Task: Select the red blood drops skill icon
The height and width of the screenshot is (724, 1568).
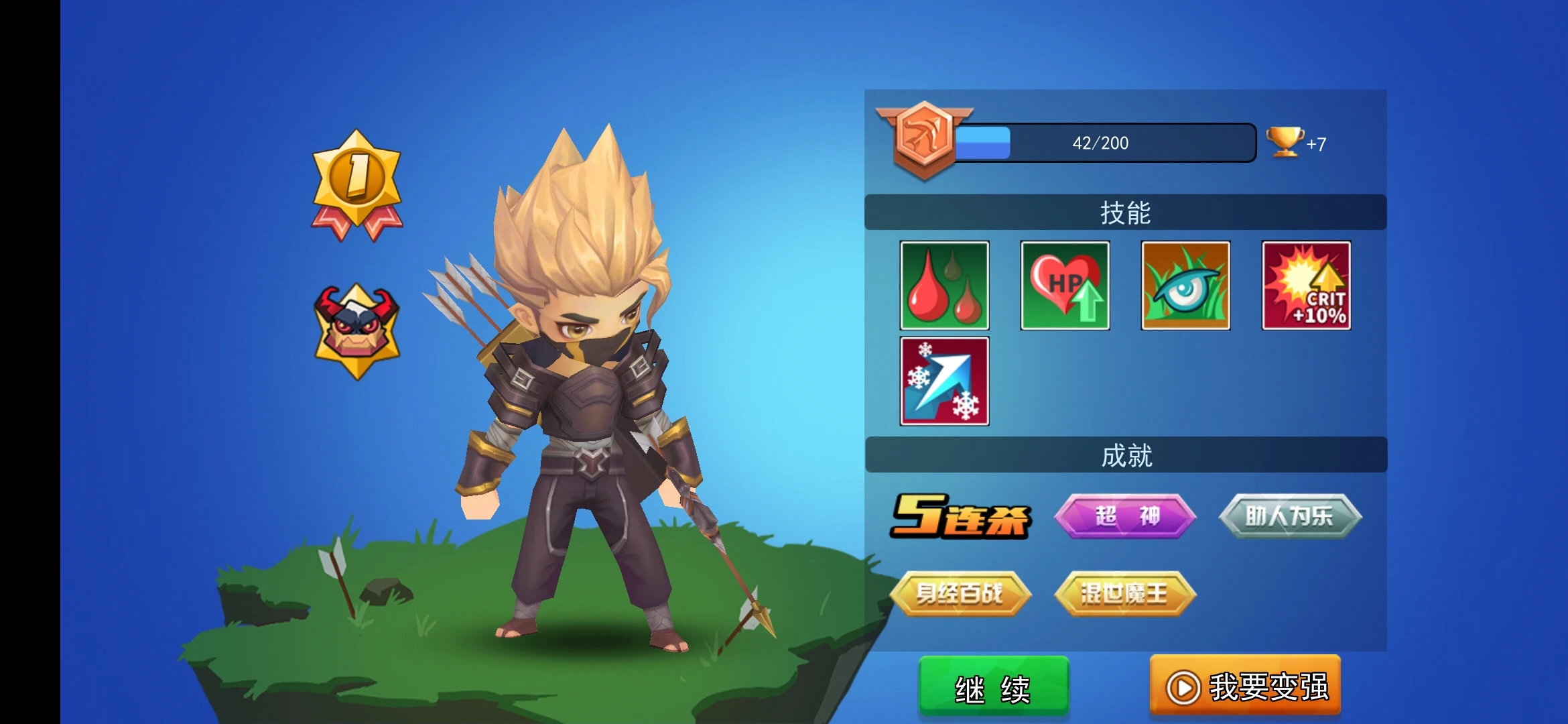Action: (944, 286)
